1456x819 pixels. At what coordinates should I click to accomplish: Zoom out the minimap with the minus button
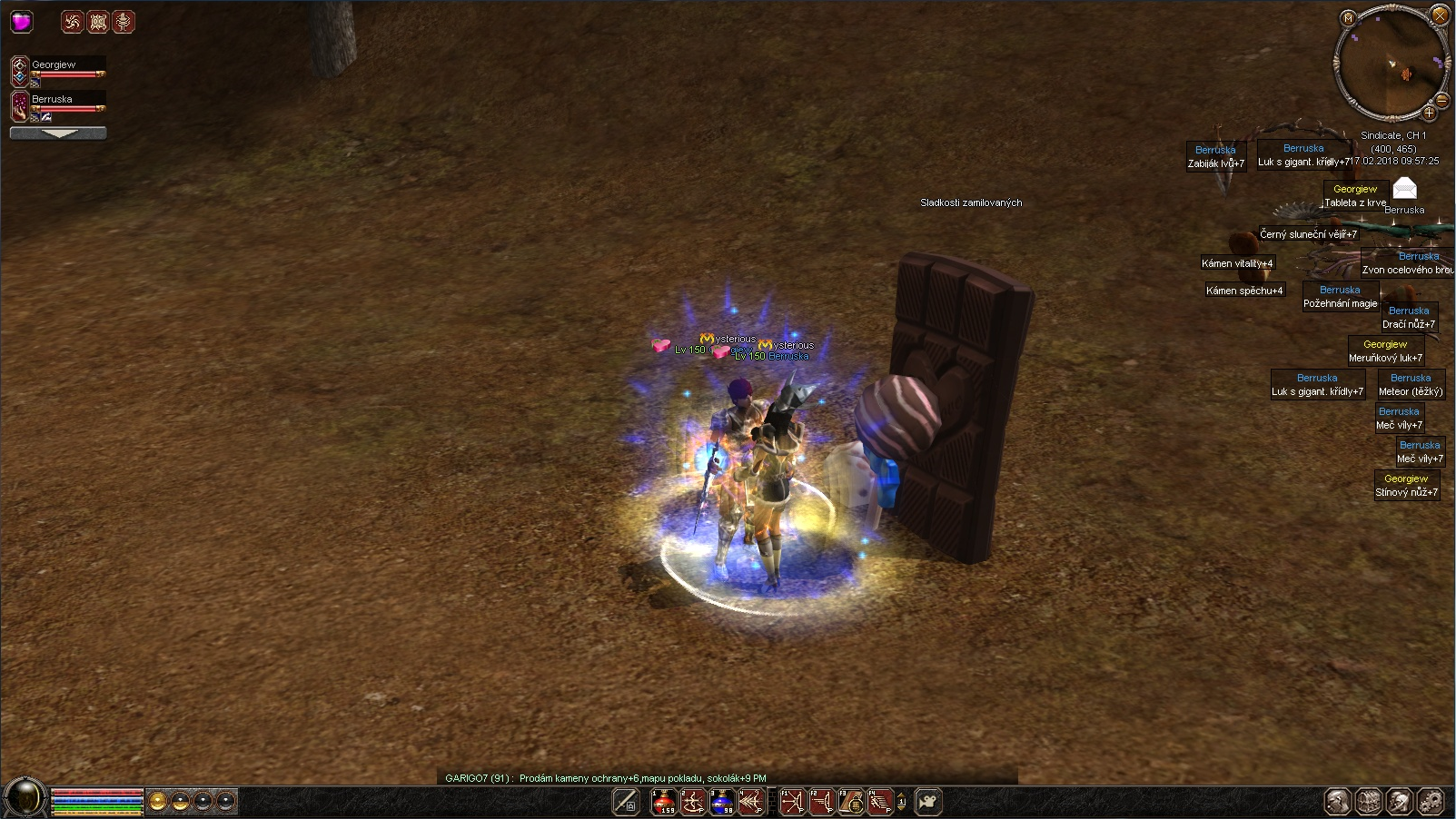[1441, 100]
